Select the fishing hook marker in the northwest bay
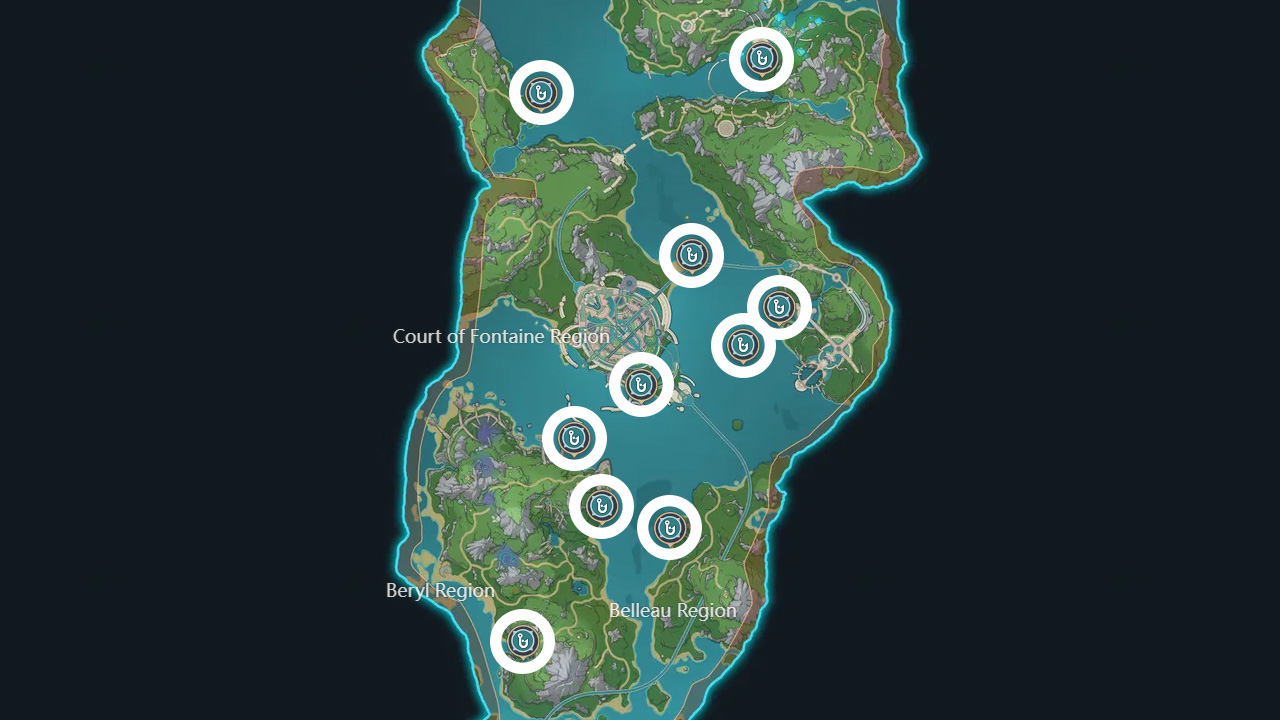Viewport: 1280px width, 720px height. [x=540, y=91]
